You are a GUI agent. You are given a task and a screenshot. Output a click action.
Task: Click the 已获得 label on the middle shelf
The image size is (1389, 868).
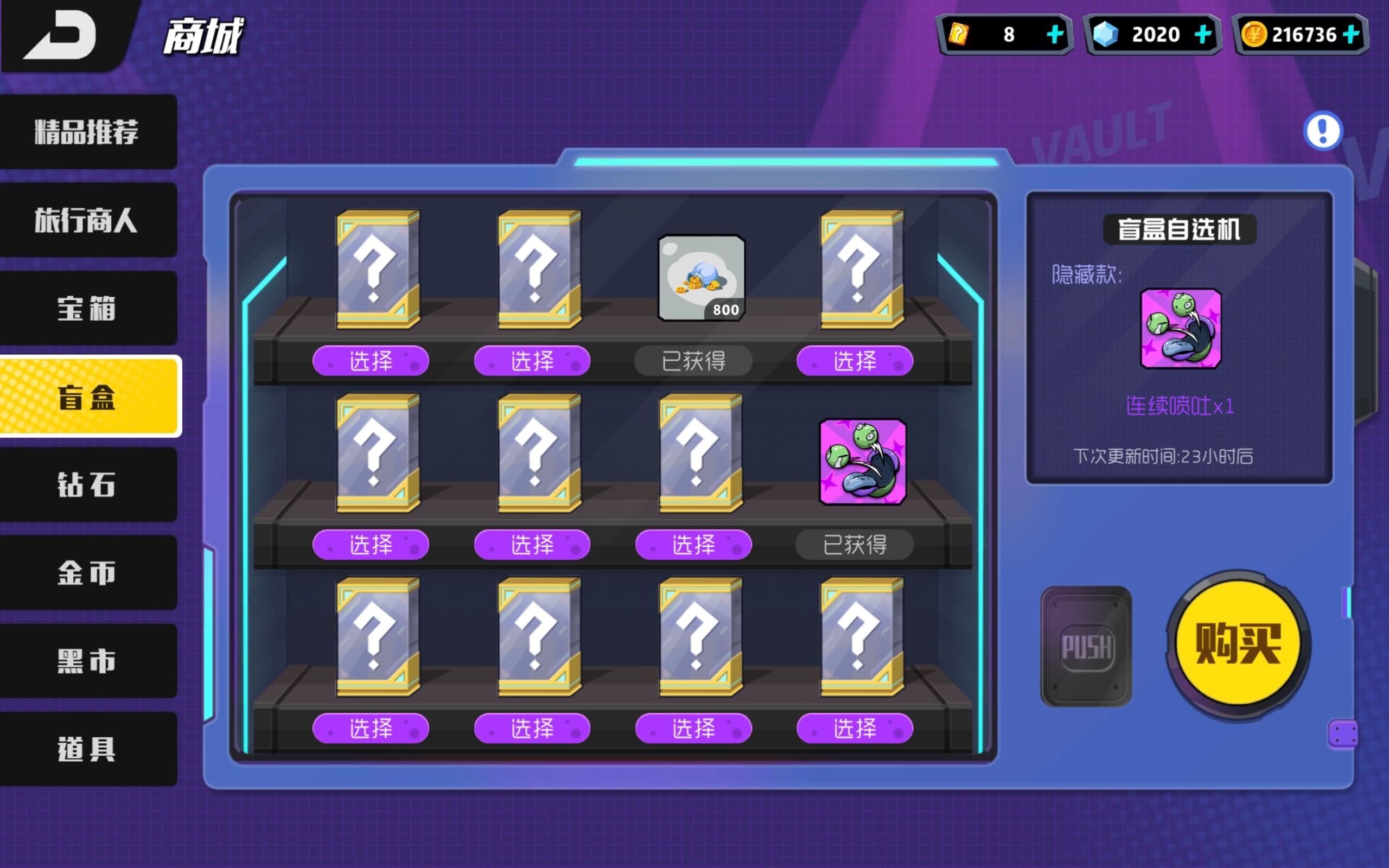click(855, 544)
